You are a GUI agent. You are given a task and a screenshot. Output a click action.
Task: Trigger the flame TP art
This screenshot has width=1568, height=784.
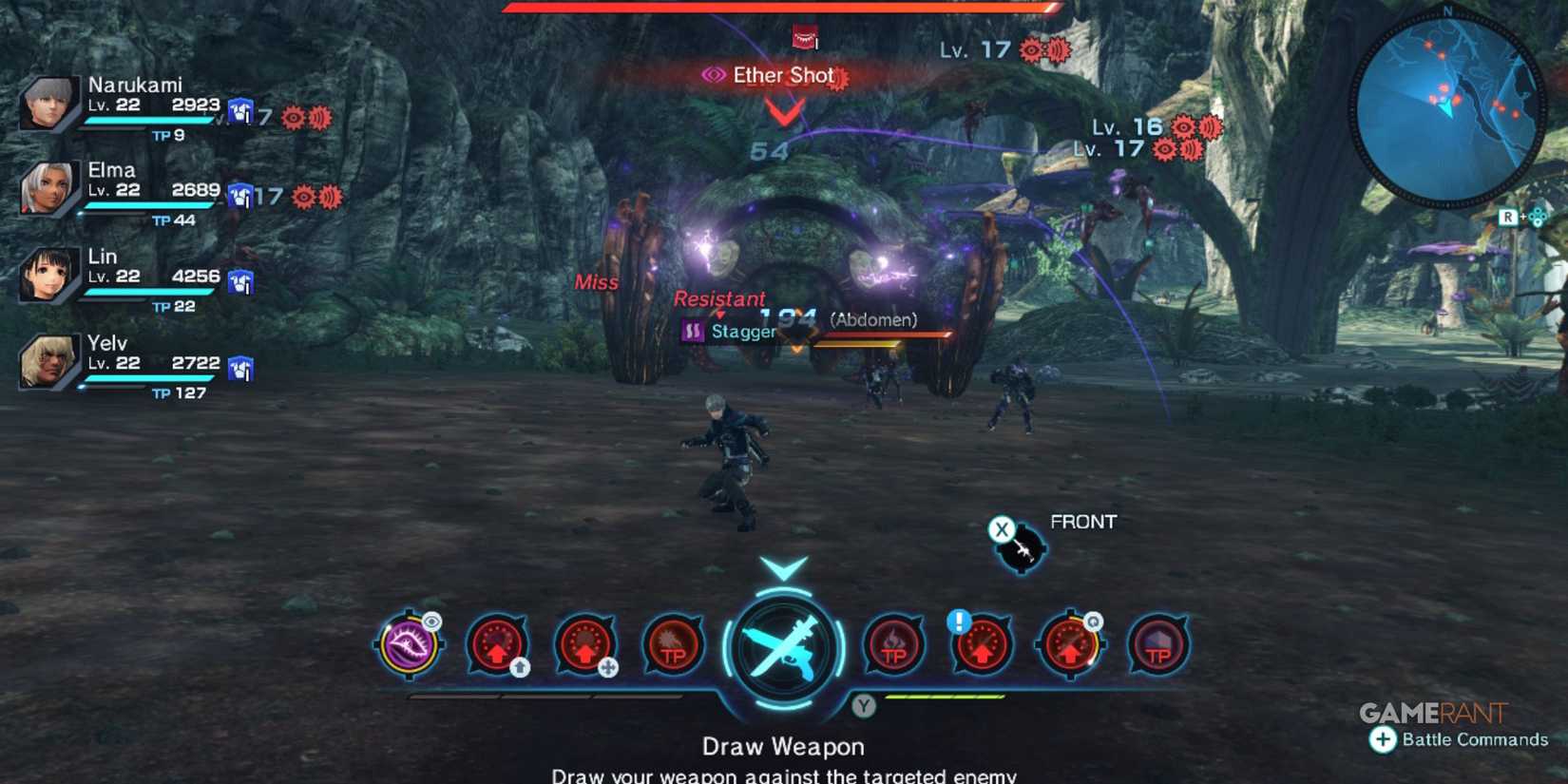[x=891, y=647]
